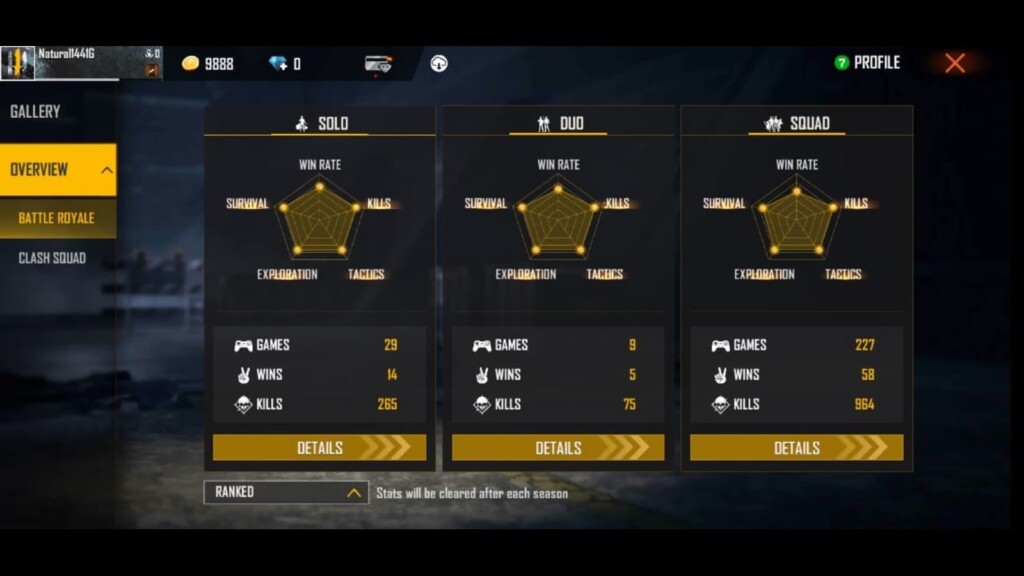Open the Solo mode Details

point(319,448)
